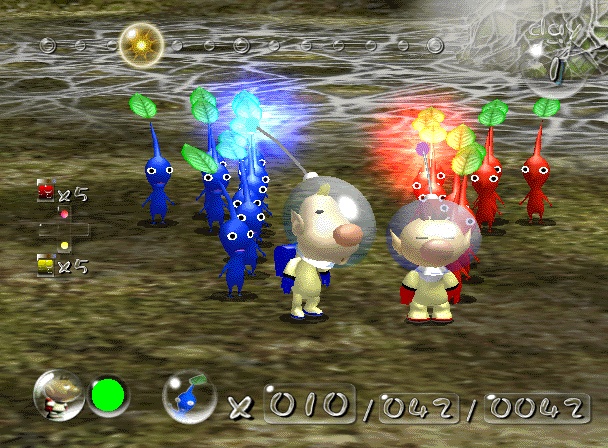Click the sun icon on the day meter
608x448 pixels.
tap(141, 44)
